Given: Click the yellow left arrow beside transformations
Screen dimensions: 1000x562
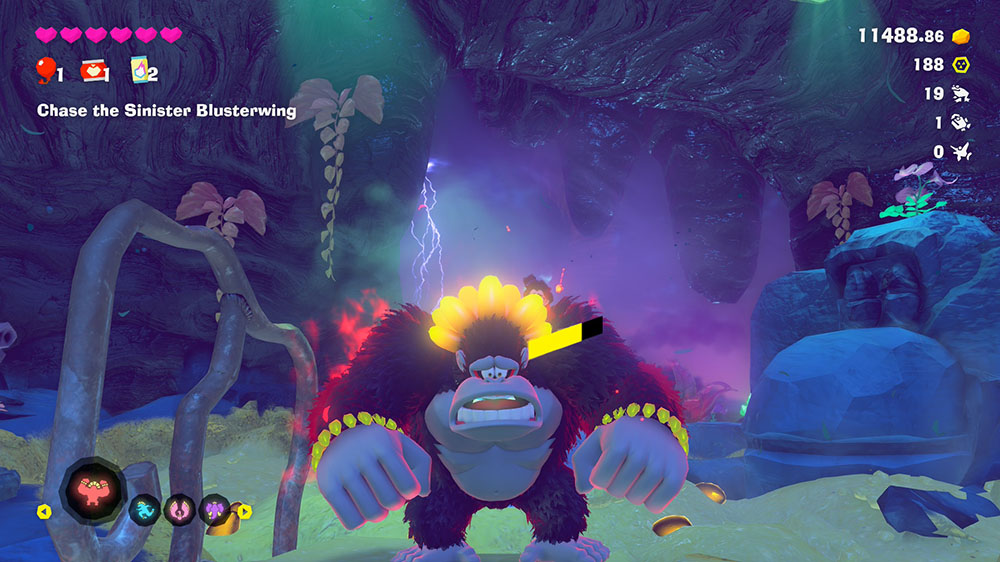Looking at the screenshot, I should point(44,512).
